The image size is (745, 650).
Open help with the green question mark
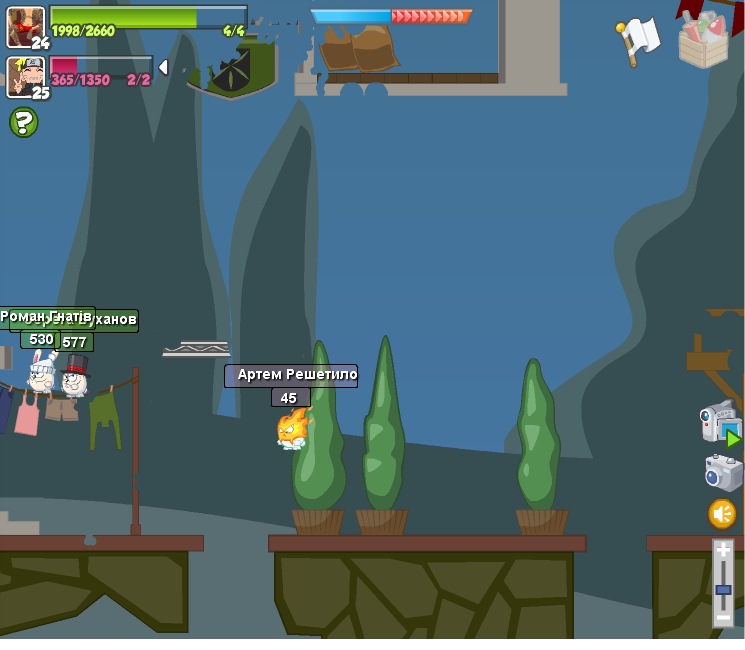(x=23, y=122)
